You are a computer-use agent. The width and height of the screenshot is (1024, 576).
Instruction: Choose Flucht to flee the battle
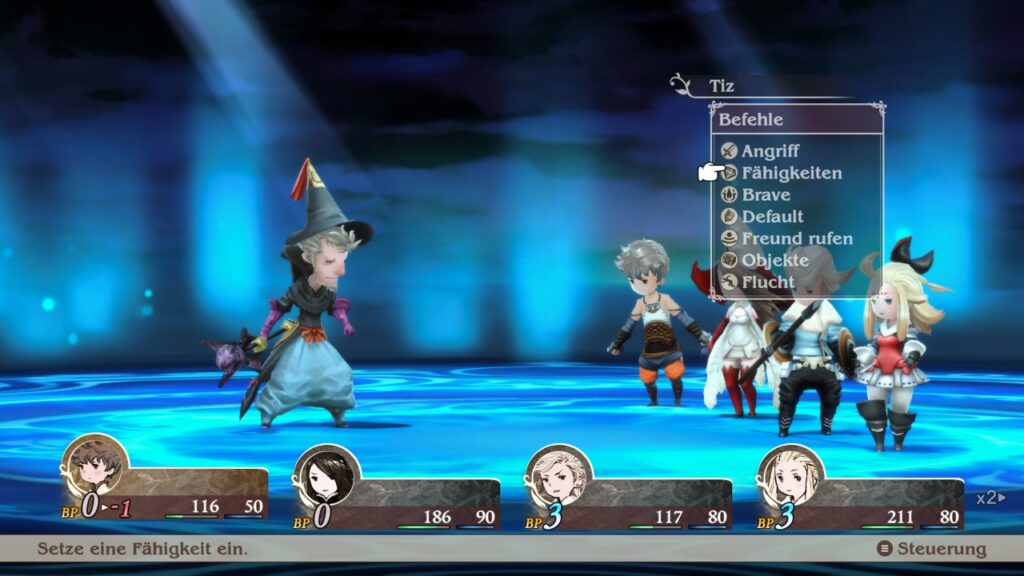pos(768,282)
